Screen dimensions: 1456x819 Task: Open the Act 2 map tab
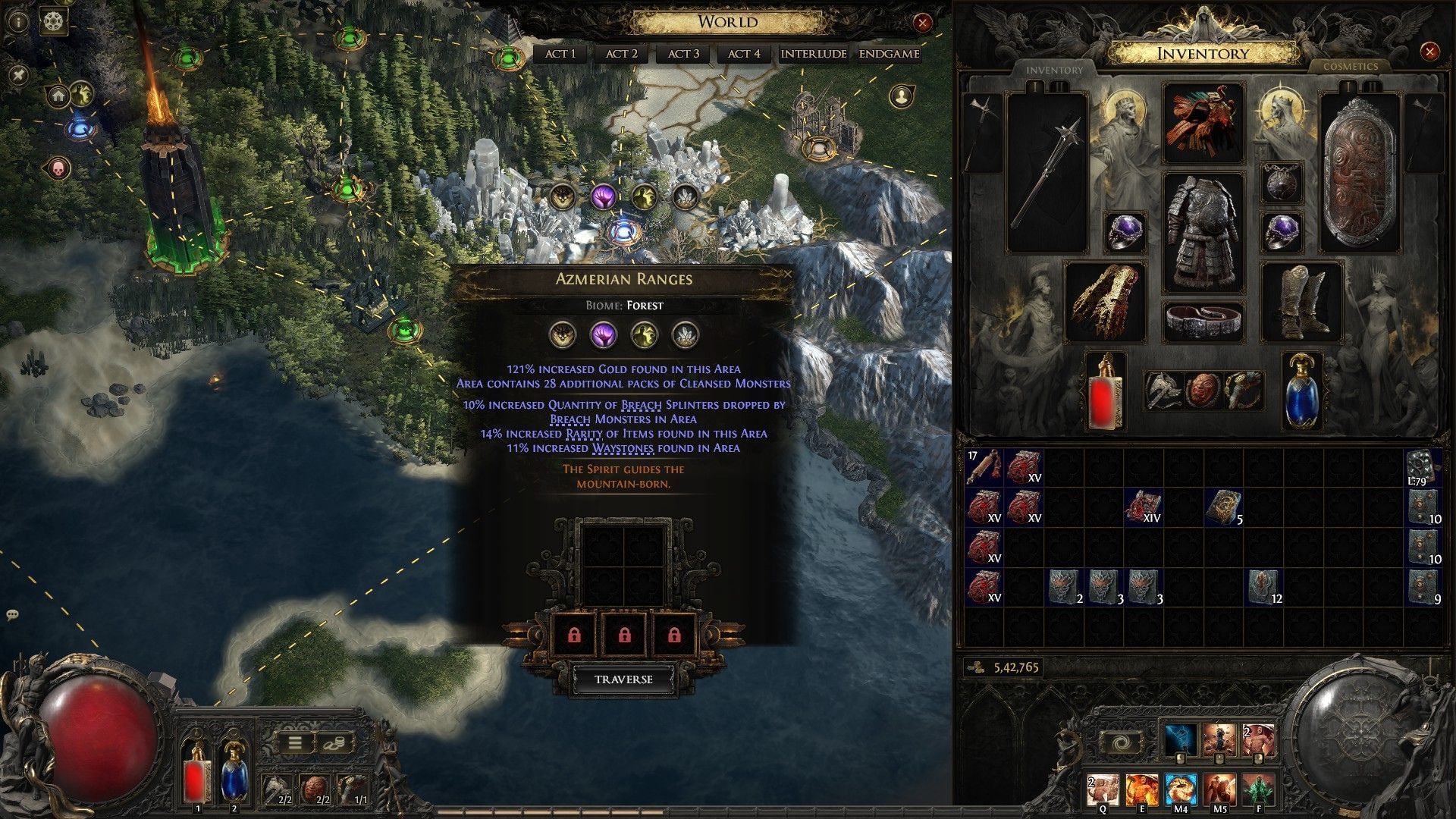coord(622,54)
